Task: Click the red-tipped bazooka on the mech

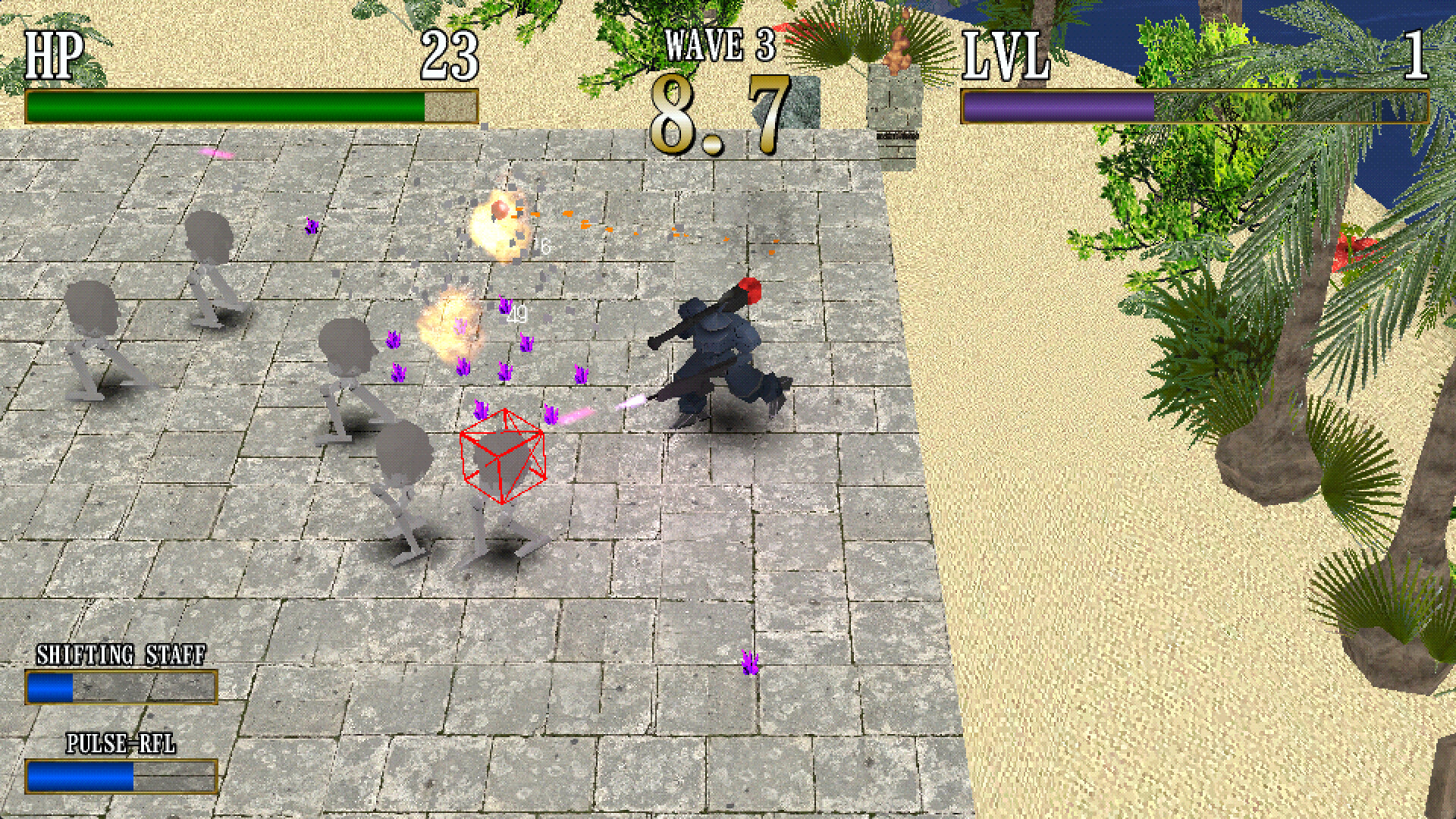Action: point(728,303)
